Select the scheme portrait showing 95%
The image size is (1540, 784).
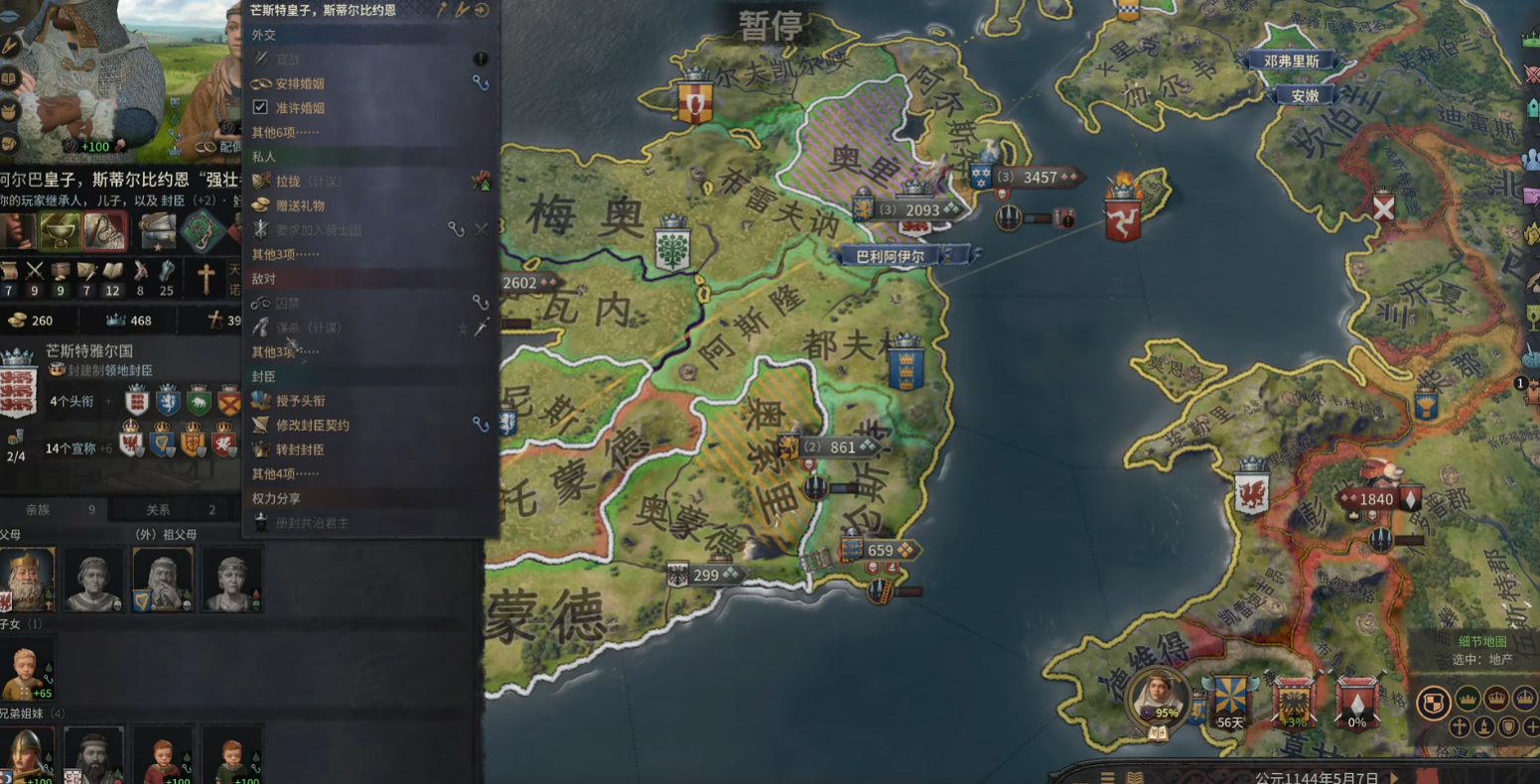(x=1159, y=697)
